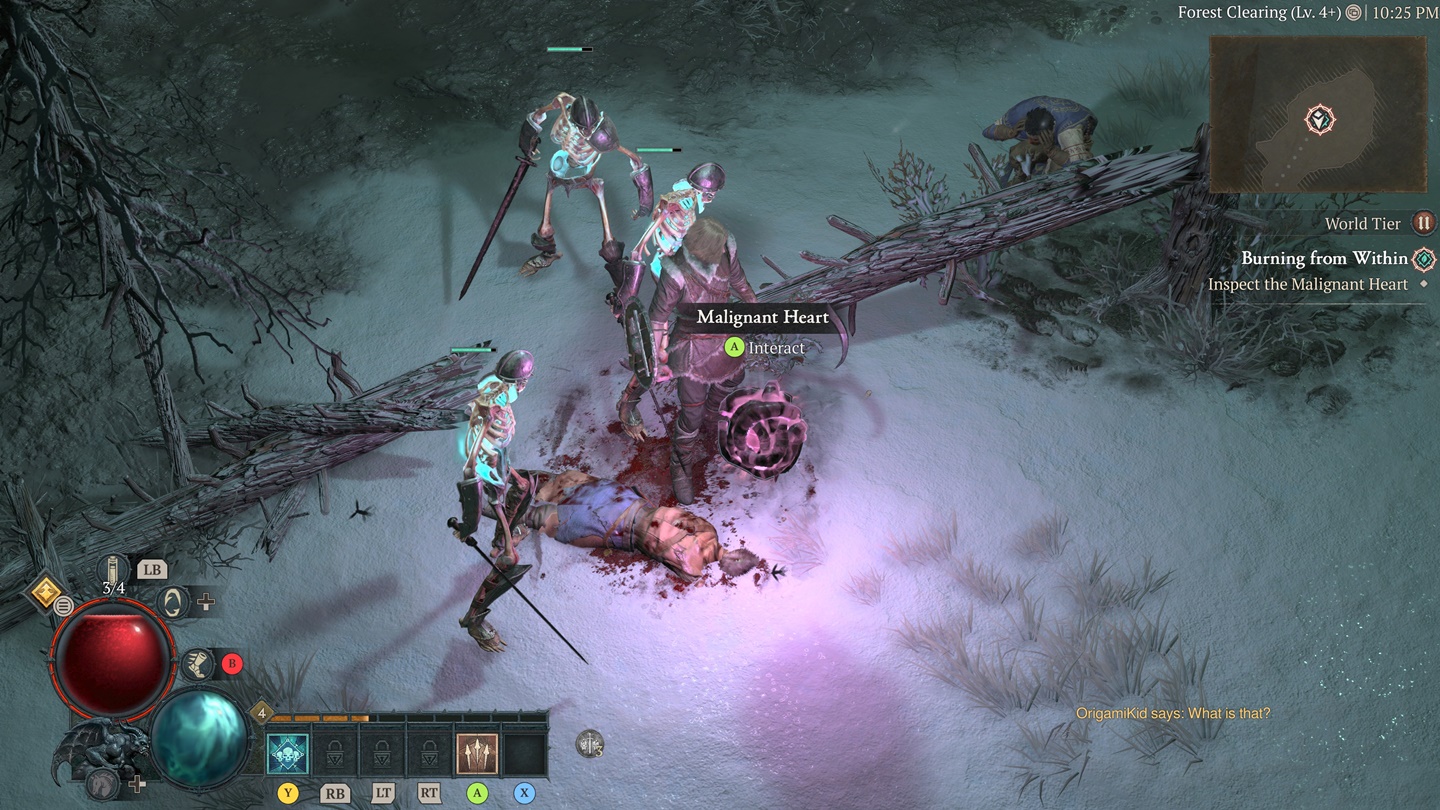The image size is (1440, 810).
Task: Select the Burning from Within quest tracker
Action: [1324, 259]
